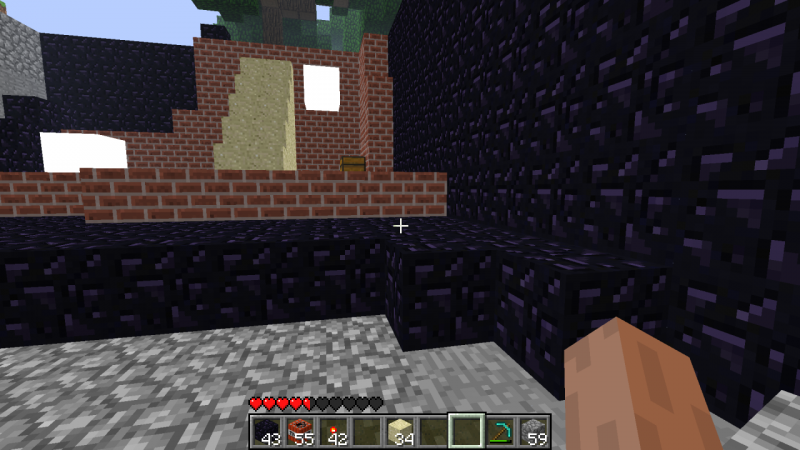Select the obsidian stack of 43
800x450 pixels.
265,431
